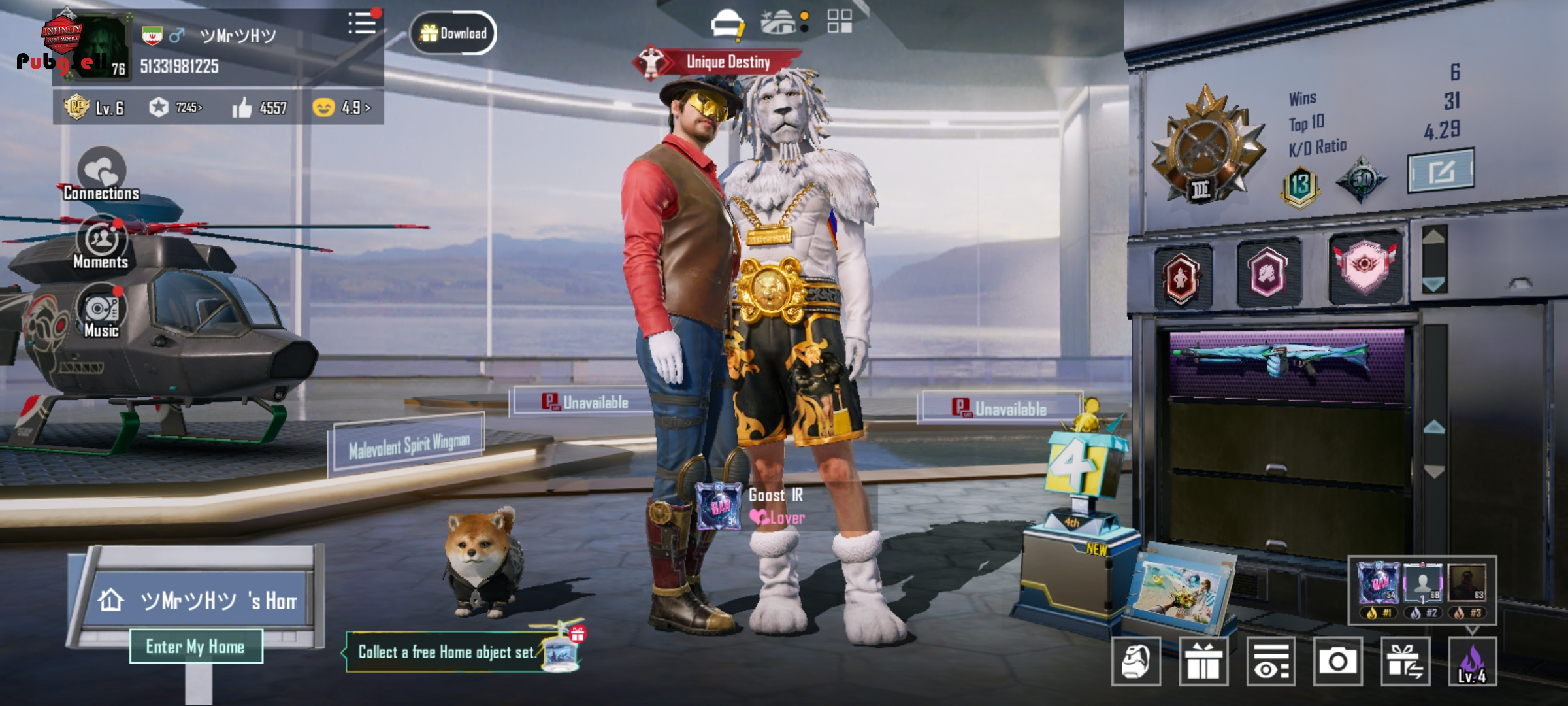View the Moments feed
The height and width of the screenshot is (706, 1568).
tap(101, 243)
